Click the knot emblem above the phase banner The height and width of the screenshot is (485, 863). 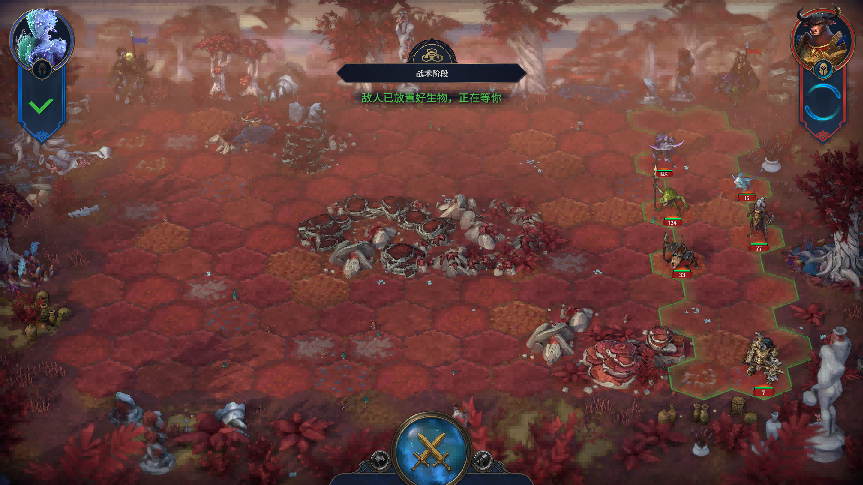[432, 54]
